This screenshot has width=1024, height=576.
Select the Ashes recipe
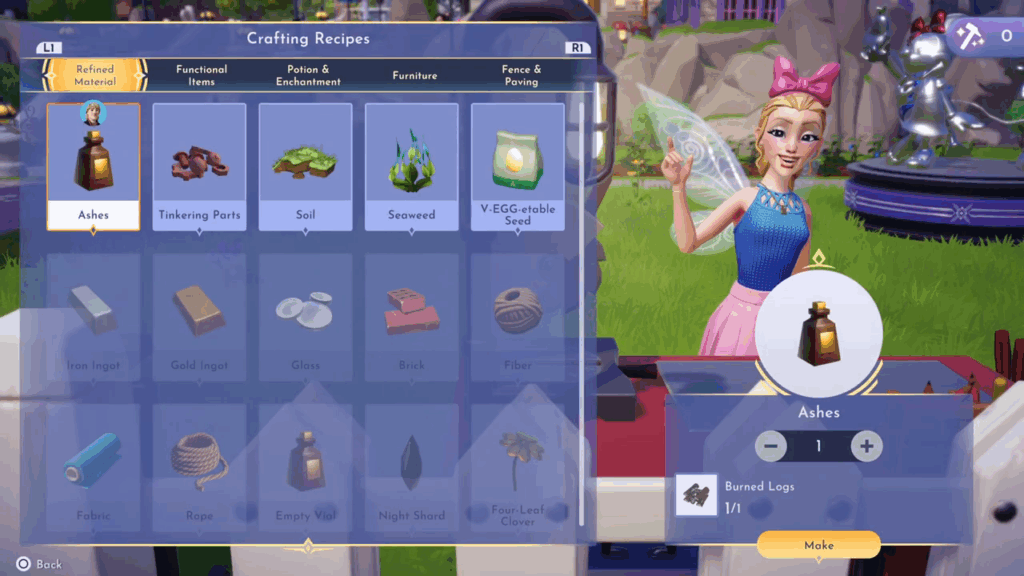[94, 166]
